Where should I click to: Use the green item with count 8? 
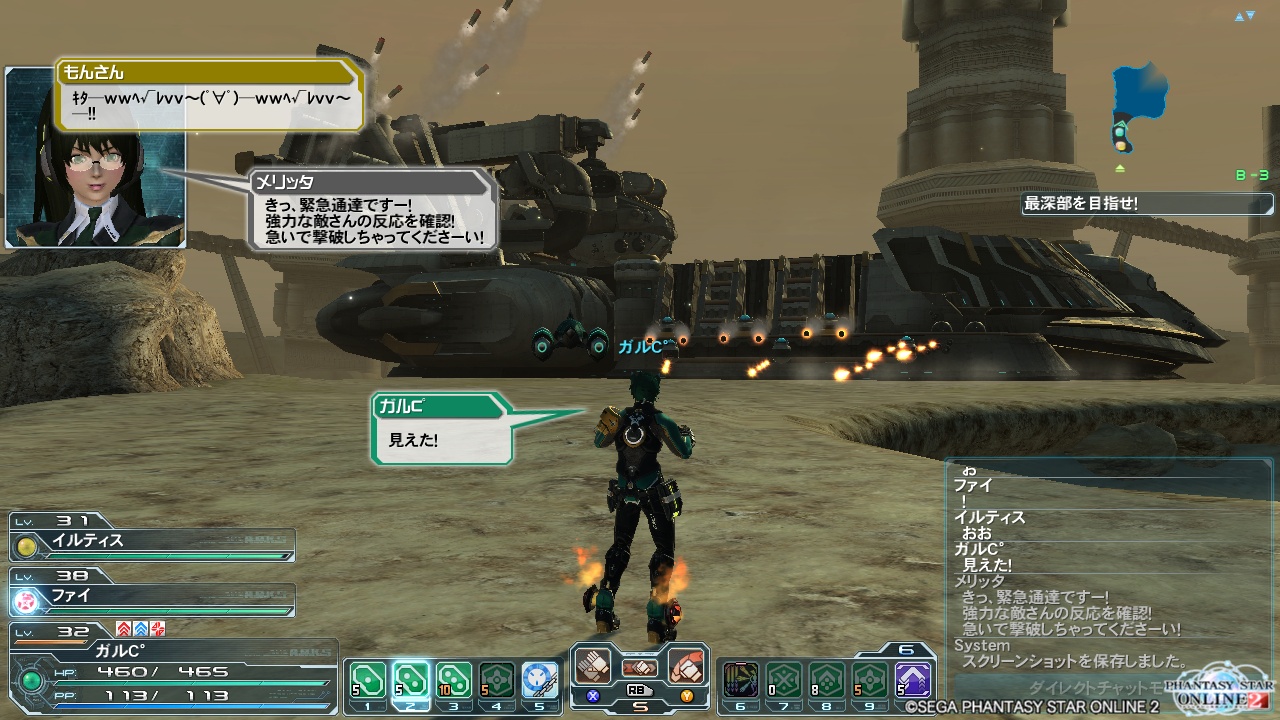point(827,680)
